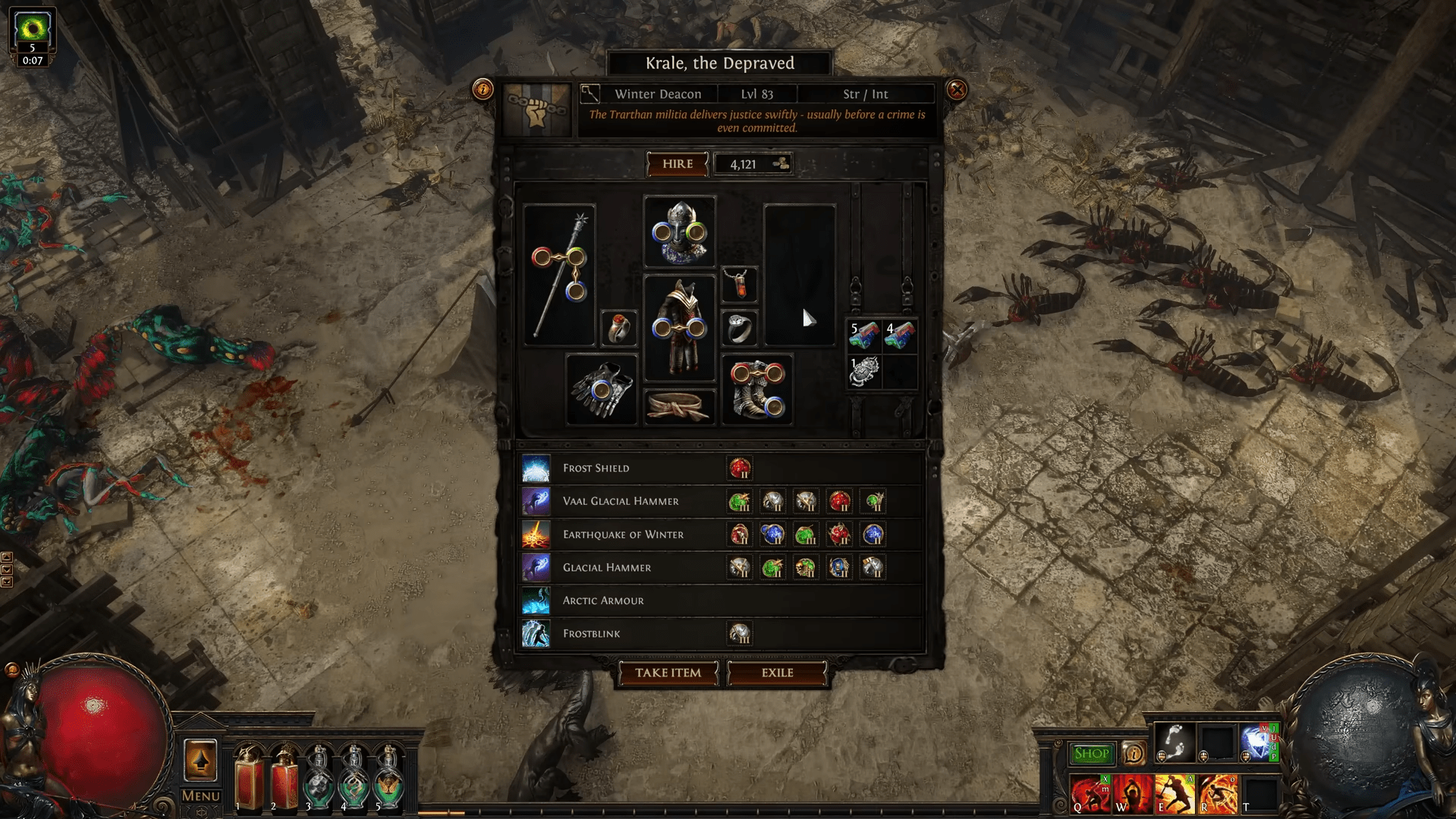Select the equipped staff weapon slot
The height and width of the screenshot is (819, 1456).
(x=559, y=275)
